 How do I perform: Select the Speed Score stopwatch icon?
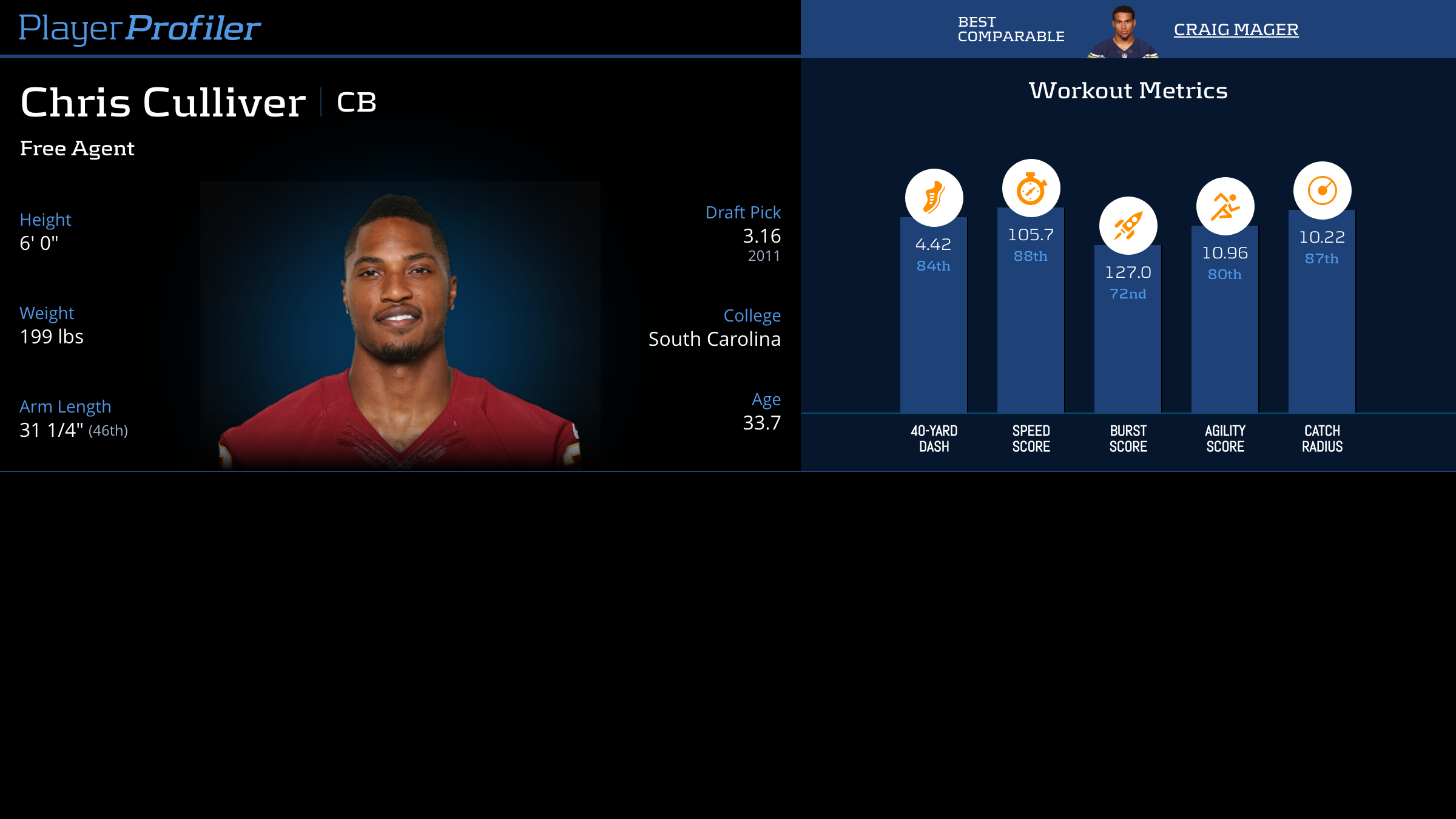click(1031, 188)
